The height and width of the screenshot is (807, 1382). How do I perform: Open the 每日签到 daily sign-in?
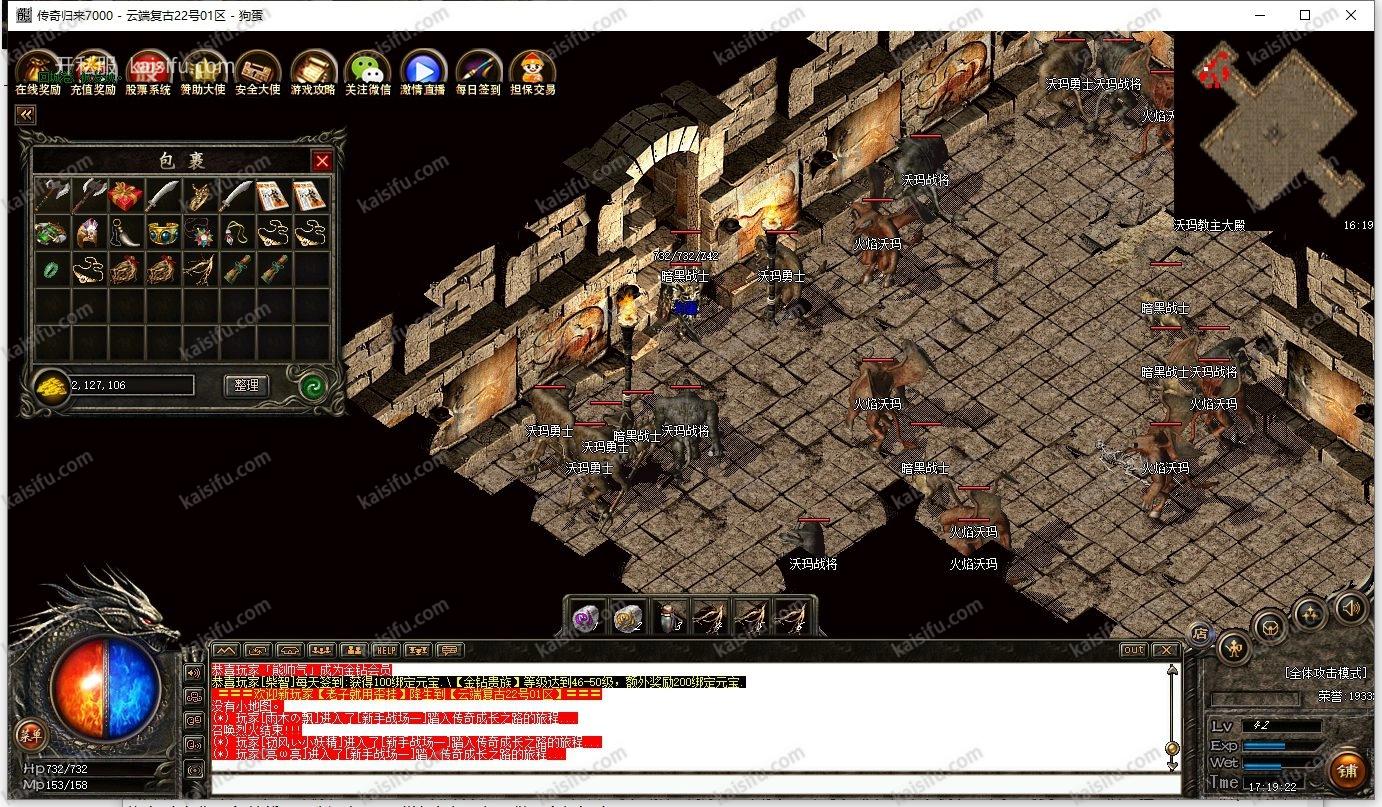478,71
